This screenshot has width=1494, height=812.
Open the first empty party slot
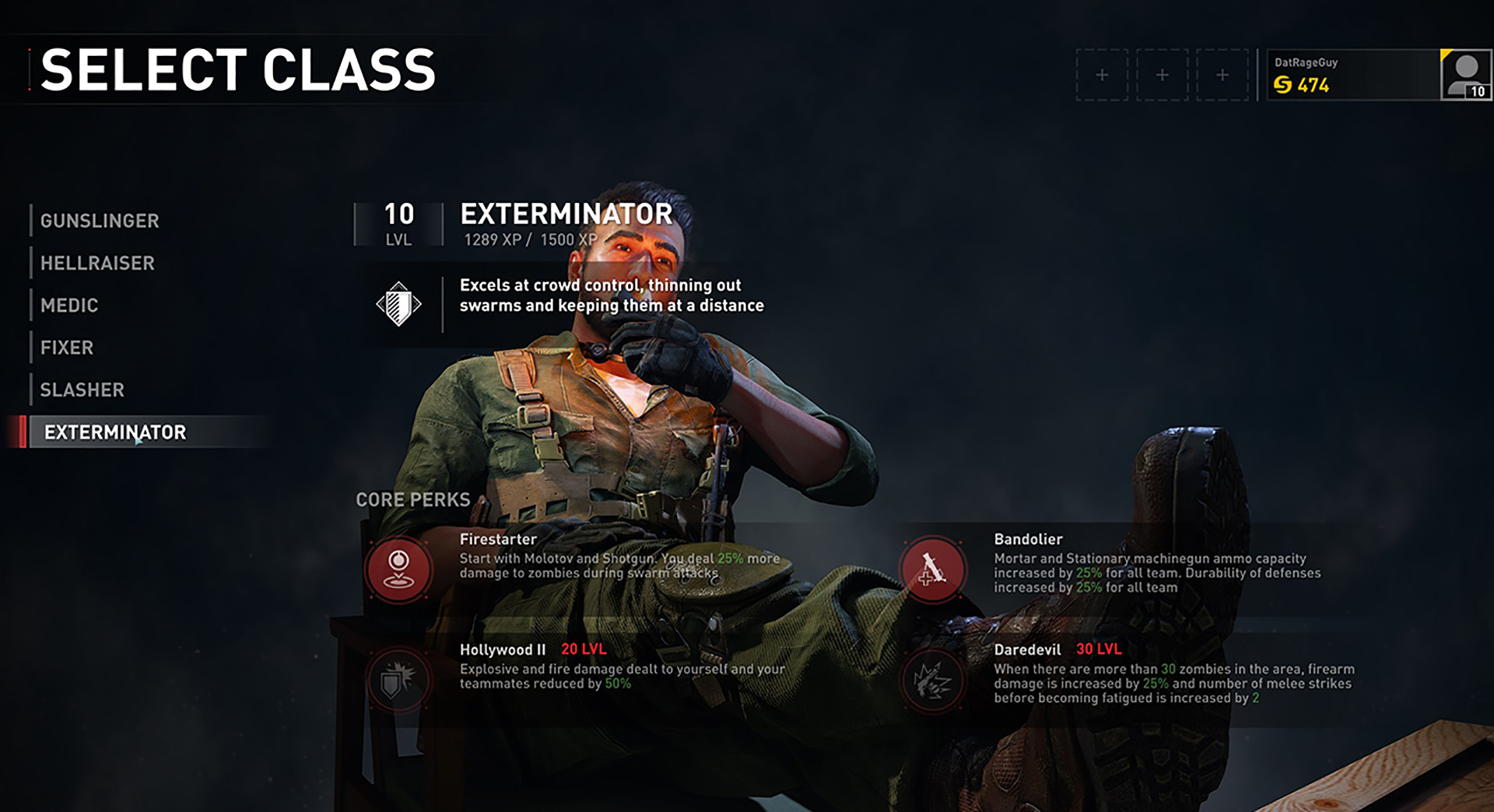tap(1102, 74)
